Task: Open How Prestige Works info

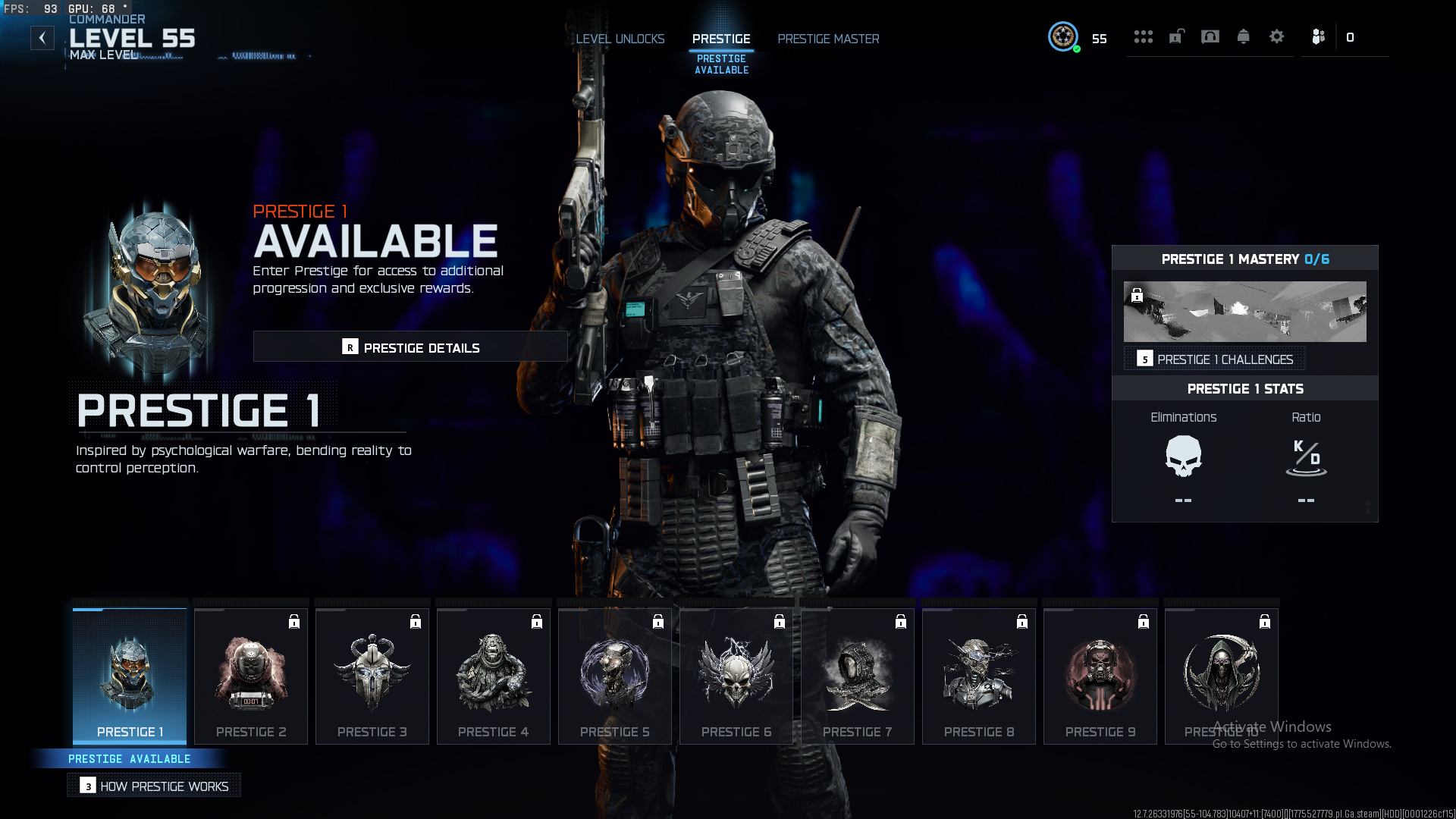Action: click(x=154, y=786)
